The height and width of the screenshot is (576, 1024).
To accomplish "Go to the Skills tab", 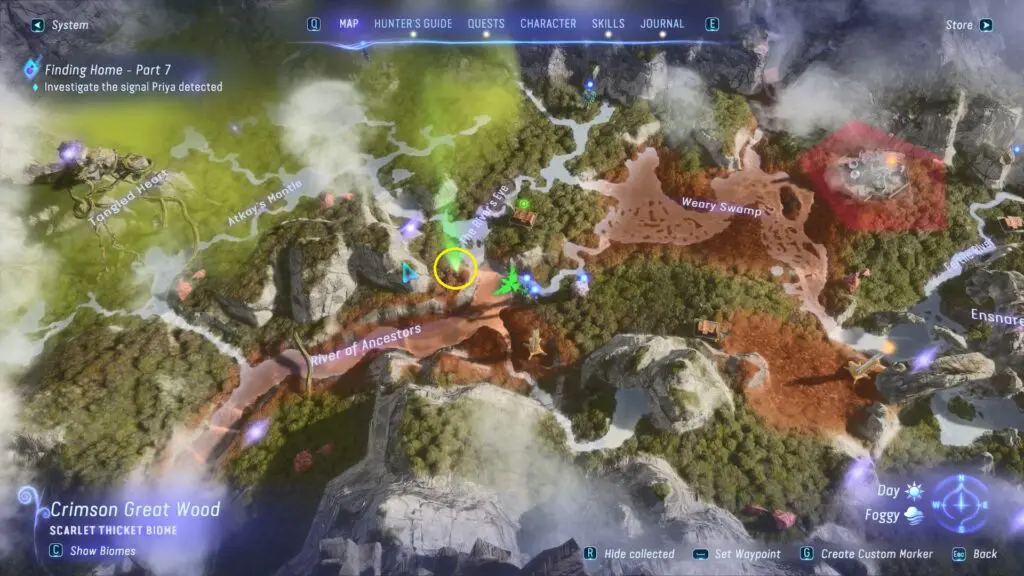I will [608, 24].
